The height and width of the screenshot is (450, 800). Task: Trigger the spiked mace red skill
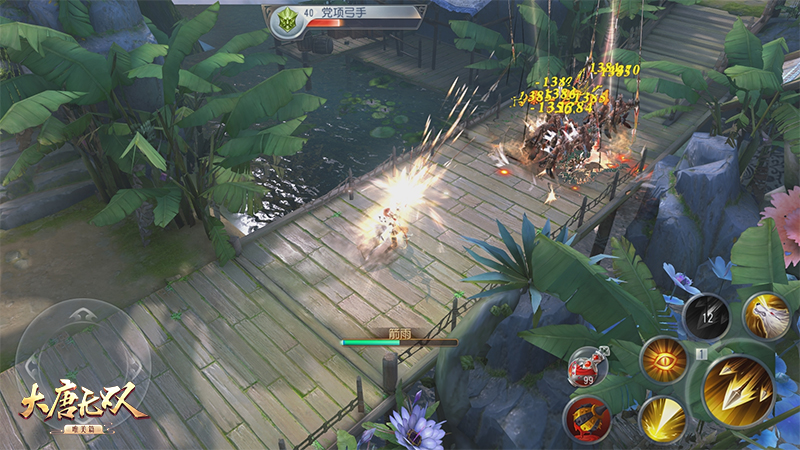585,417
